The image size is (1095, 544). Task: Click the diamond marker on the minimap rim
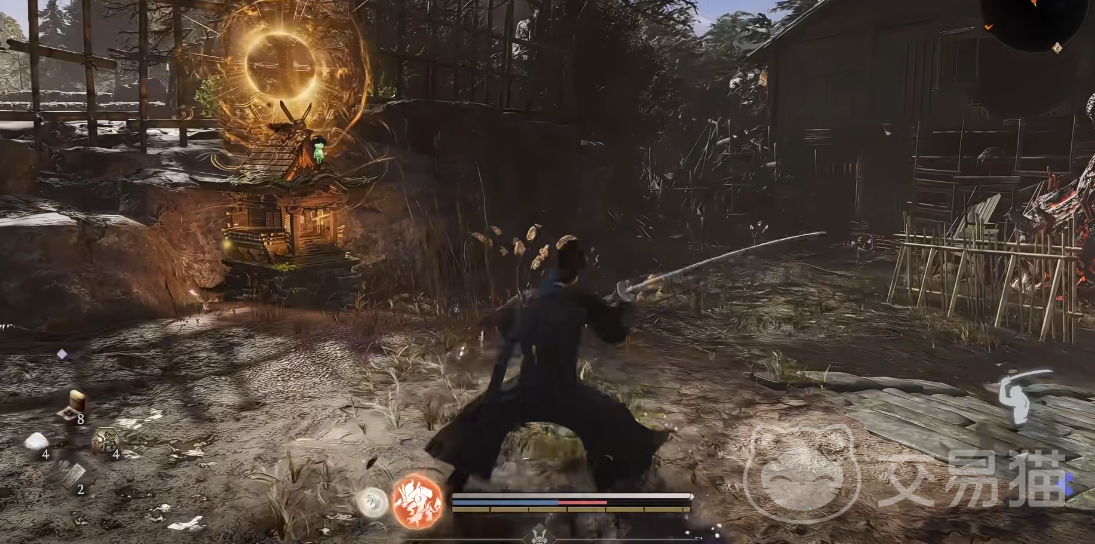(1057, 47)
